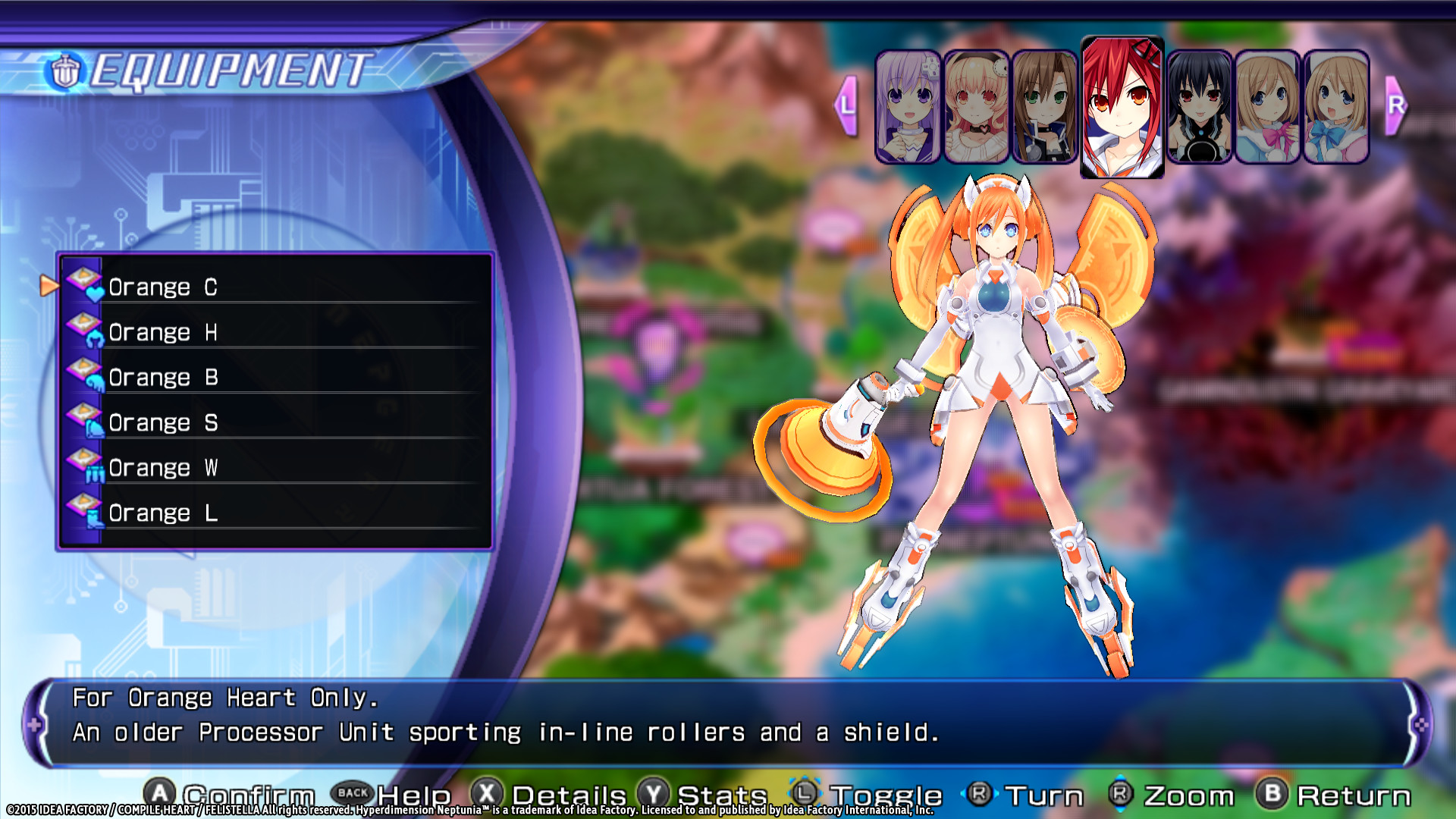
Task: Select the Orange S processor unit
Action: pos(273,422)
